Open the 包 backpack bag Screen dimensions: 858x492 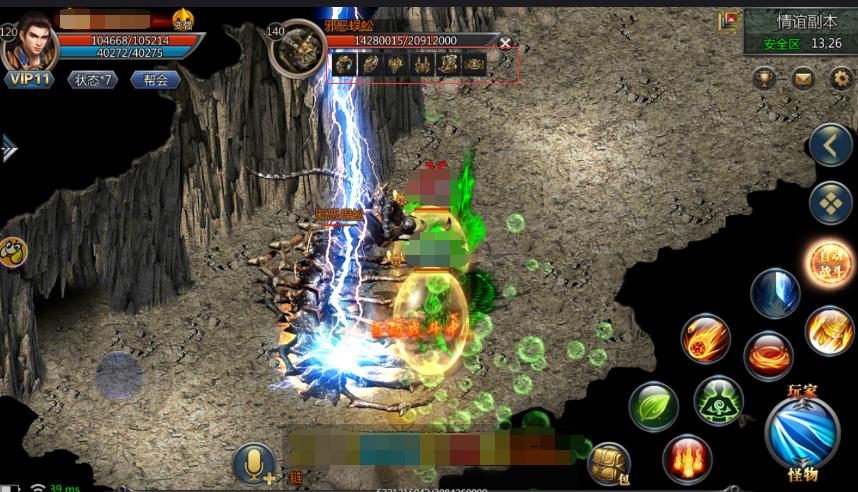[x=609, y=462]
